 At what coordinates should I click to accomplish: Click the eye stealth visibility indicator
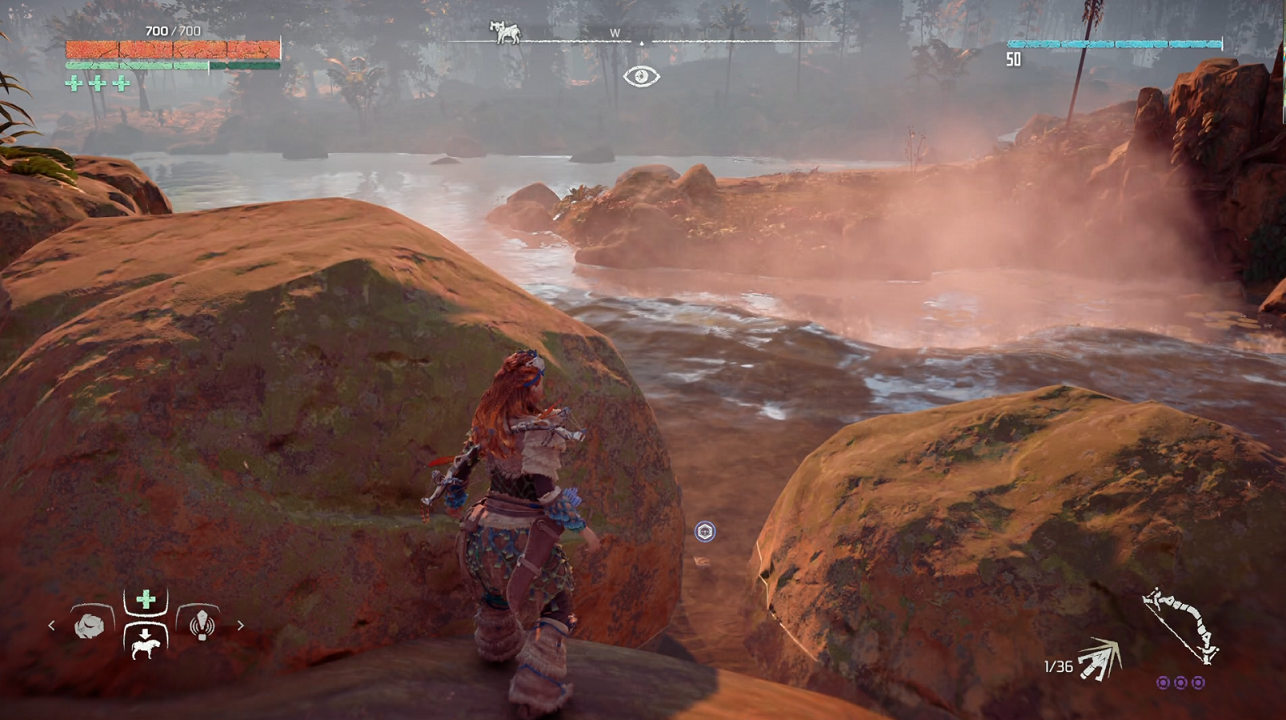pyautogui.click(x=641, y=77)
